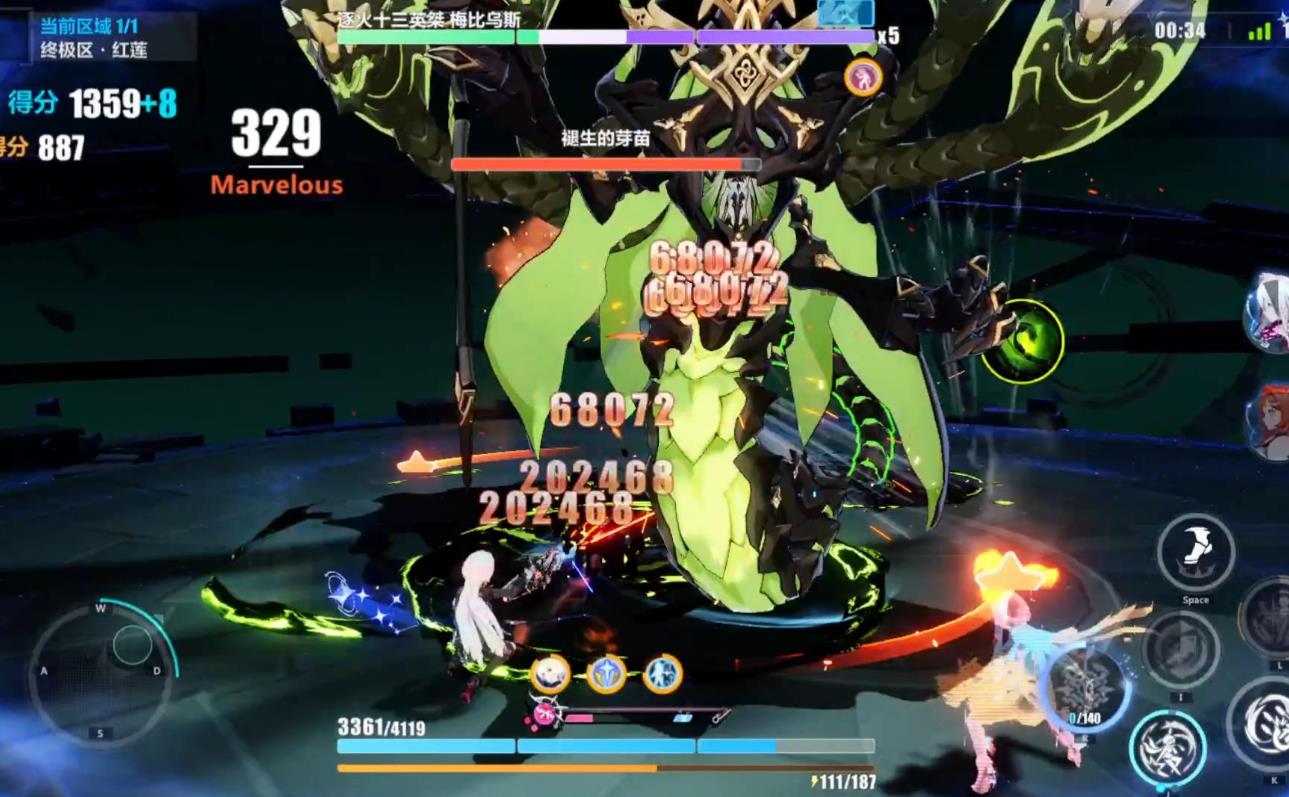Tap the boot-icon evade button
The height and width of the screenshot is (797, 1289).
[x=1195, y=552]
